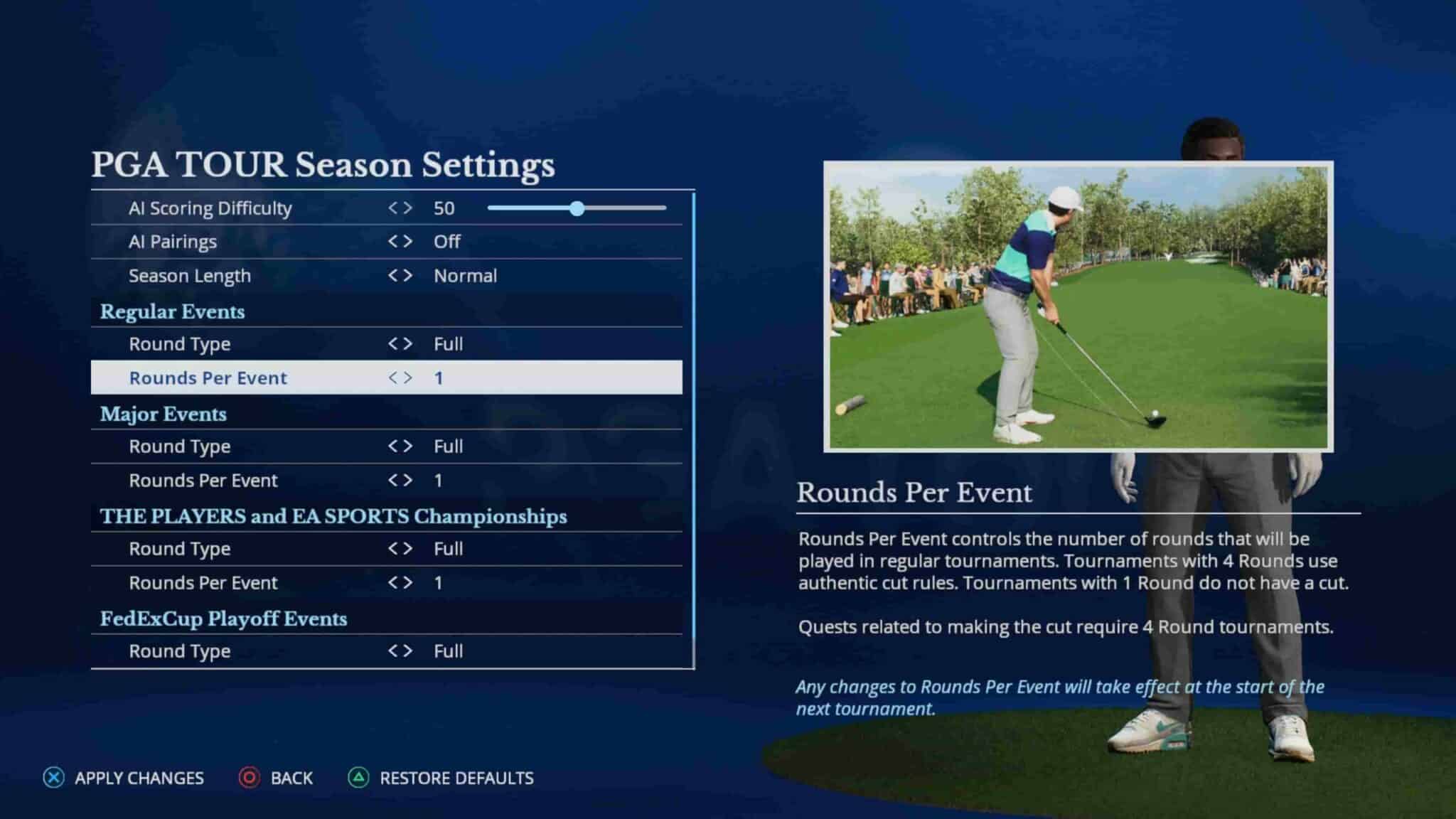Image resolution: width=1456 pixels, height=819 pixels.
Task: Choose Rounds Per Event under Major Events
Action: tap(203, 481)
